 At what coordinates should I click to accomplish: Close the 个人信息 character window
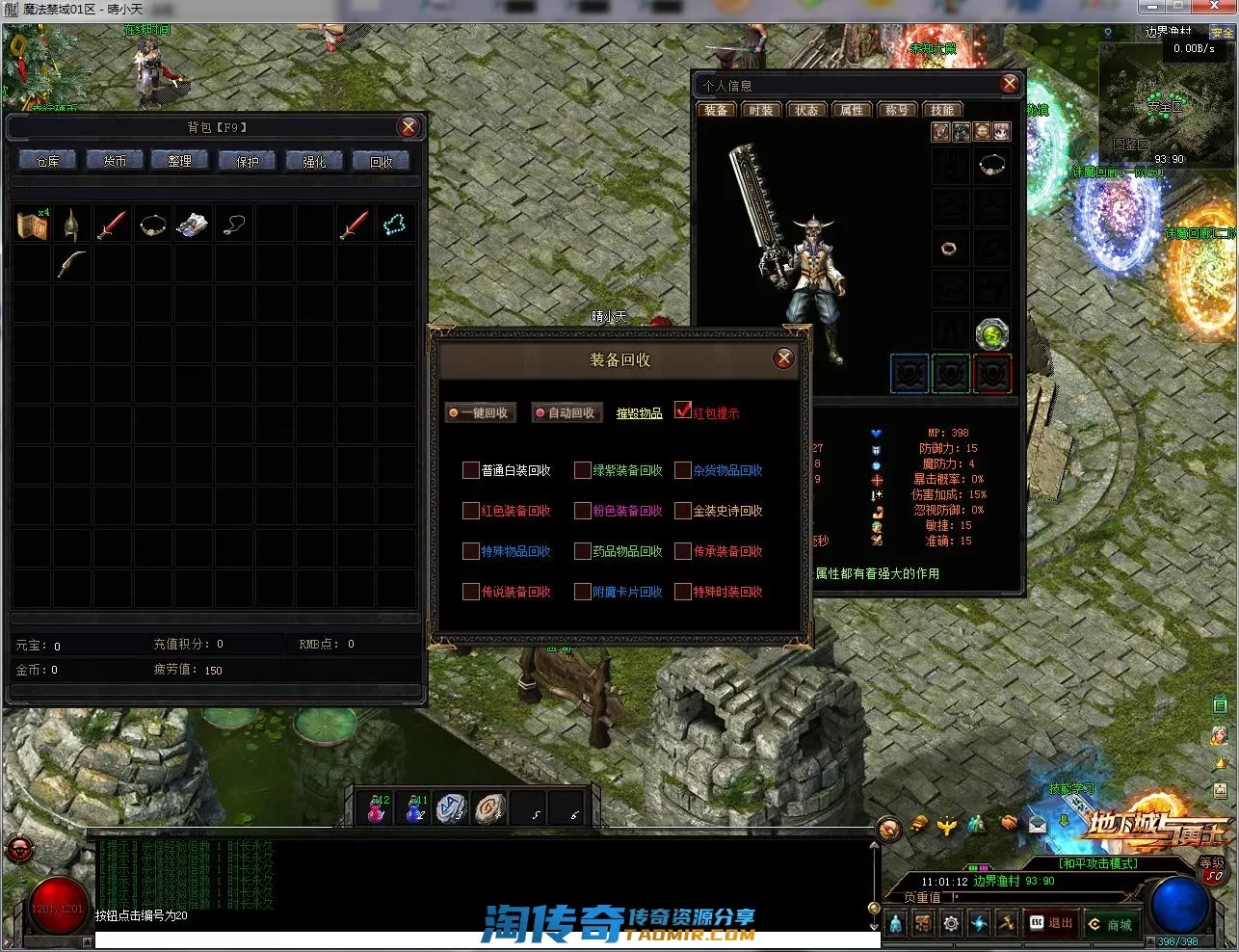pos(1010,84)
